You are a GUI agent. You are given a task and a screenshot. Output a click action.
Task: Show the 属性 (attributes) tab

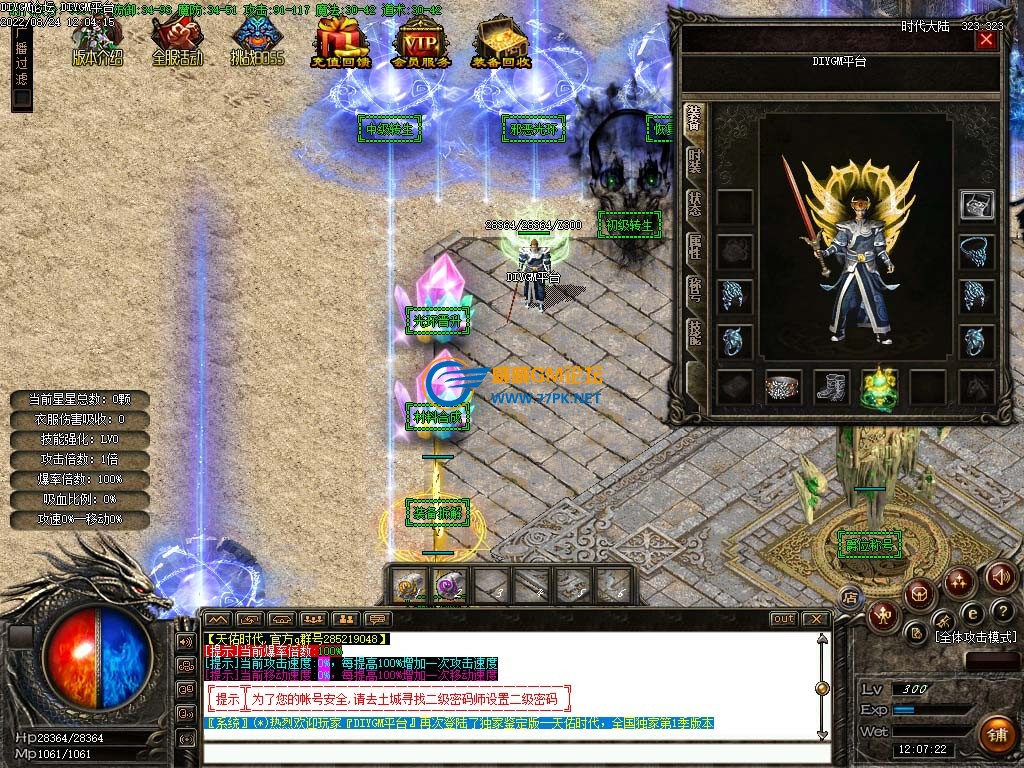(x=695, y=250)
